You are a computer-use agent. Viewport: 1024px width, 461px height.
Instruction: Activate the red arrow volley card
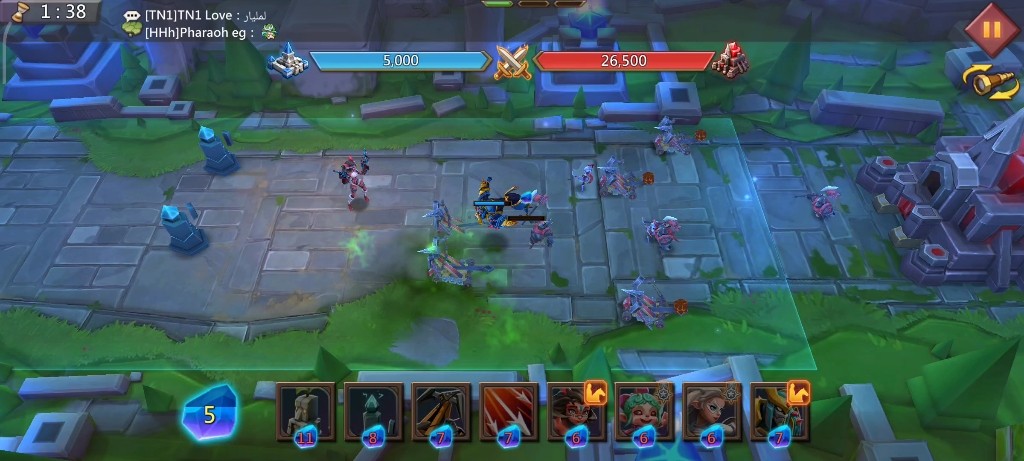pos(509,410)
